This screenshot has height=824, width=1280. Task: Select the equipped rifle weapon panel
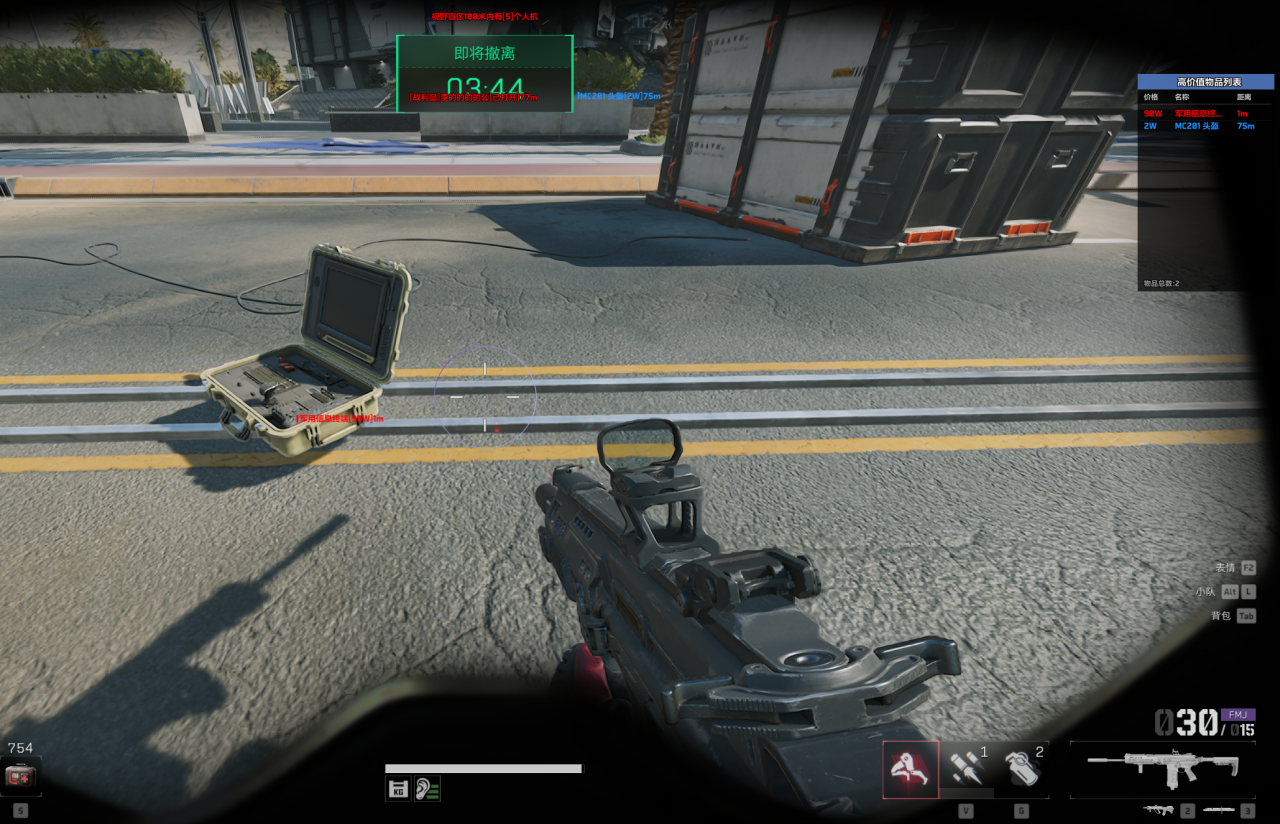[1164, 769]
